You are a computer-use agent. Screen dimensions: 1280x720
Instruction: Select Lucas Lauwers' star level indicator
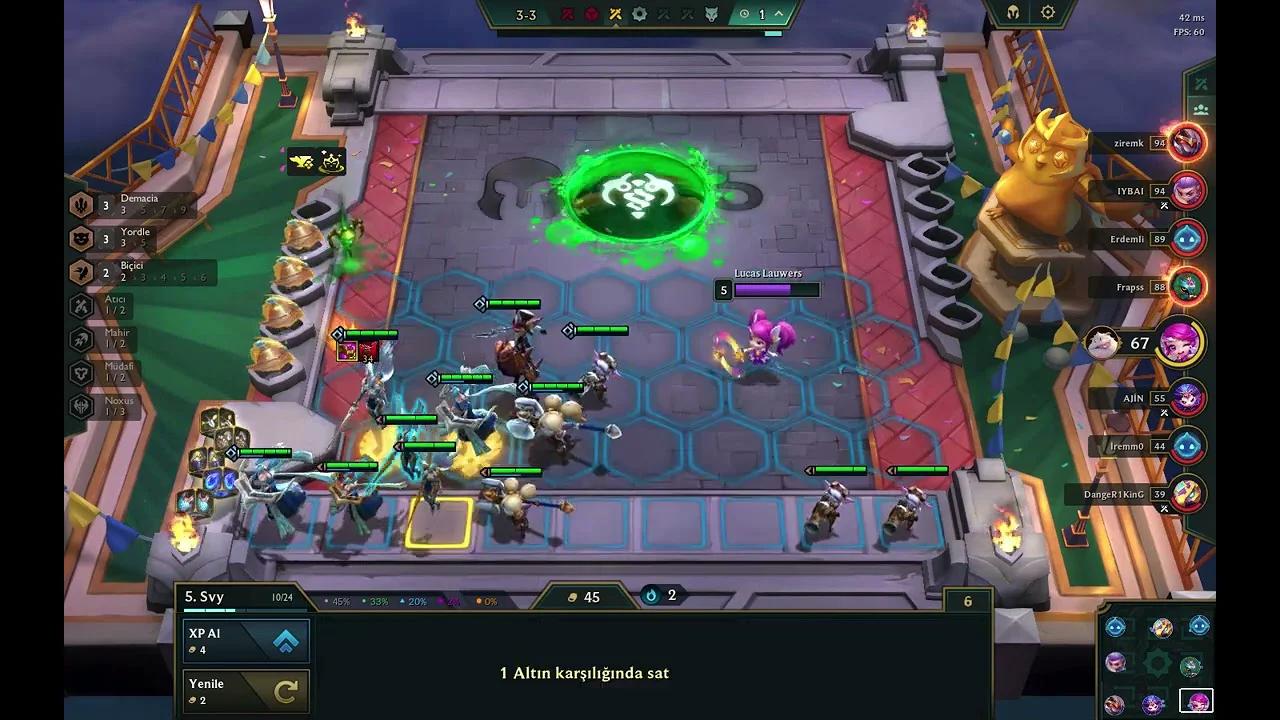coord(723,290)
